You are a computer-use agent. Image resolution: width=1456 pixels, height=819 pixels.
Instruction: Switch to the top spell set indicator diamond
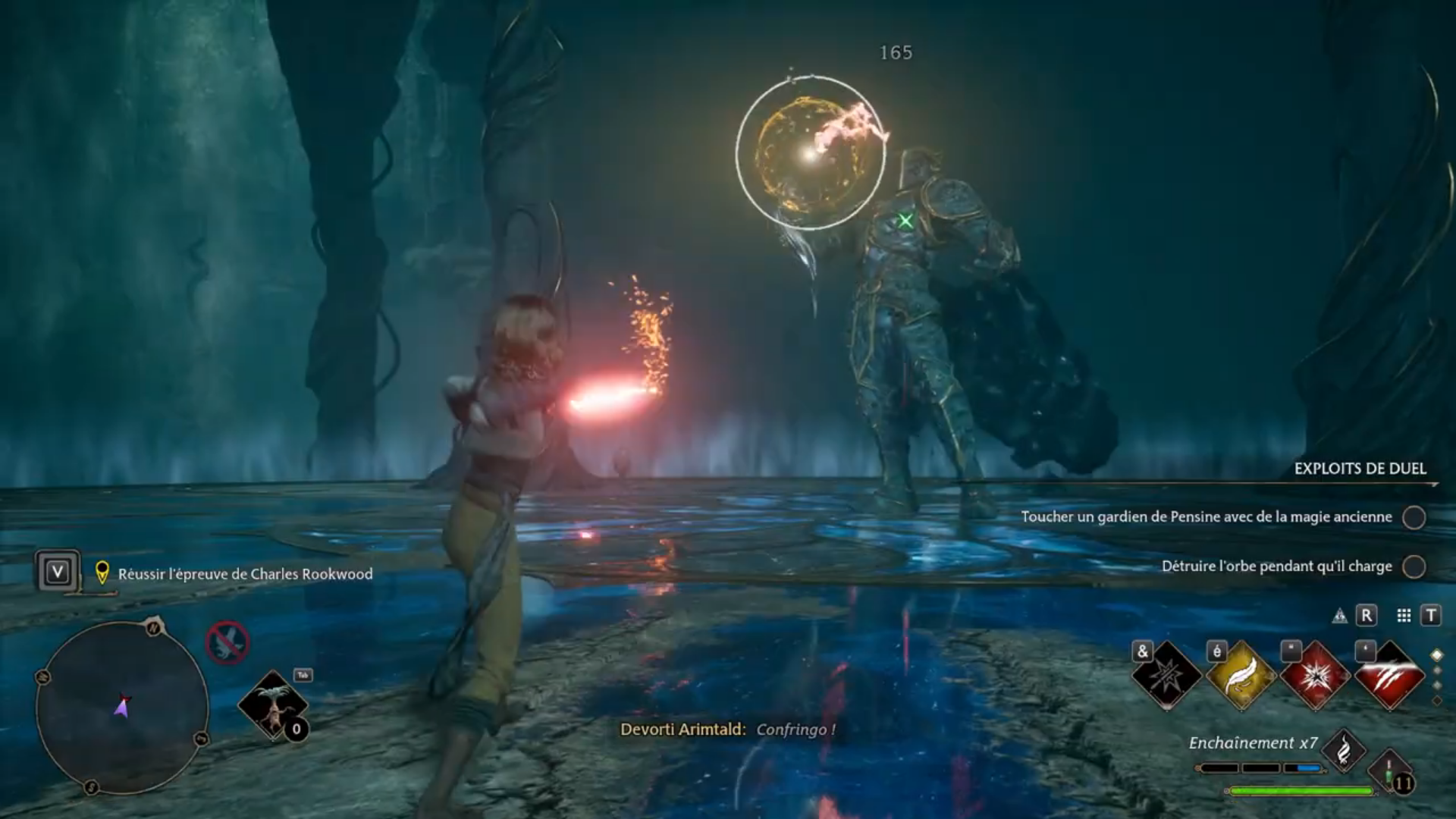[1436, 655]
